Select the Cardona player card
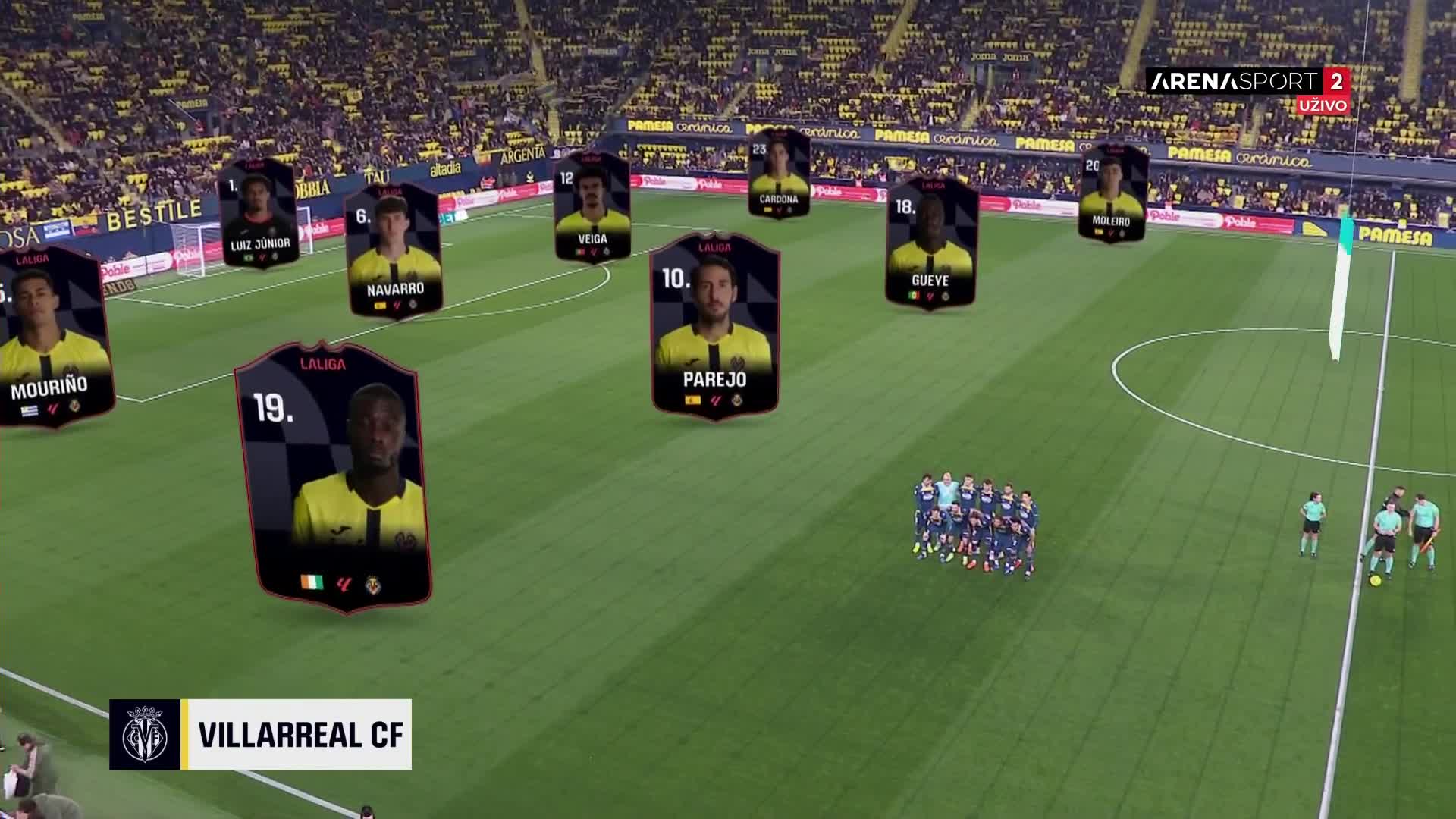 [779, 174]
